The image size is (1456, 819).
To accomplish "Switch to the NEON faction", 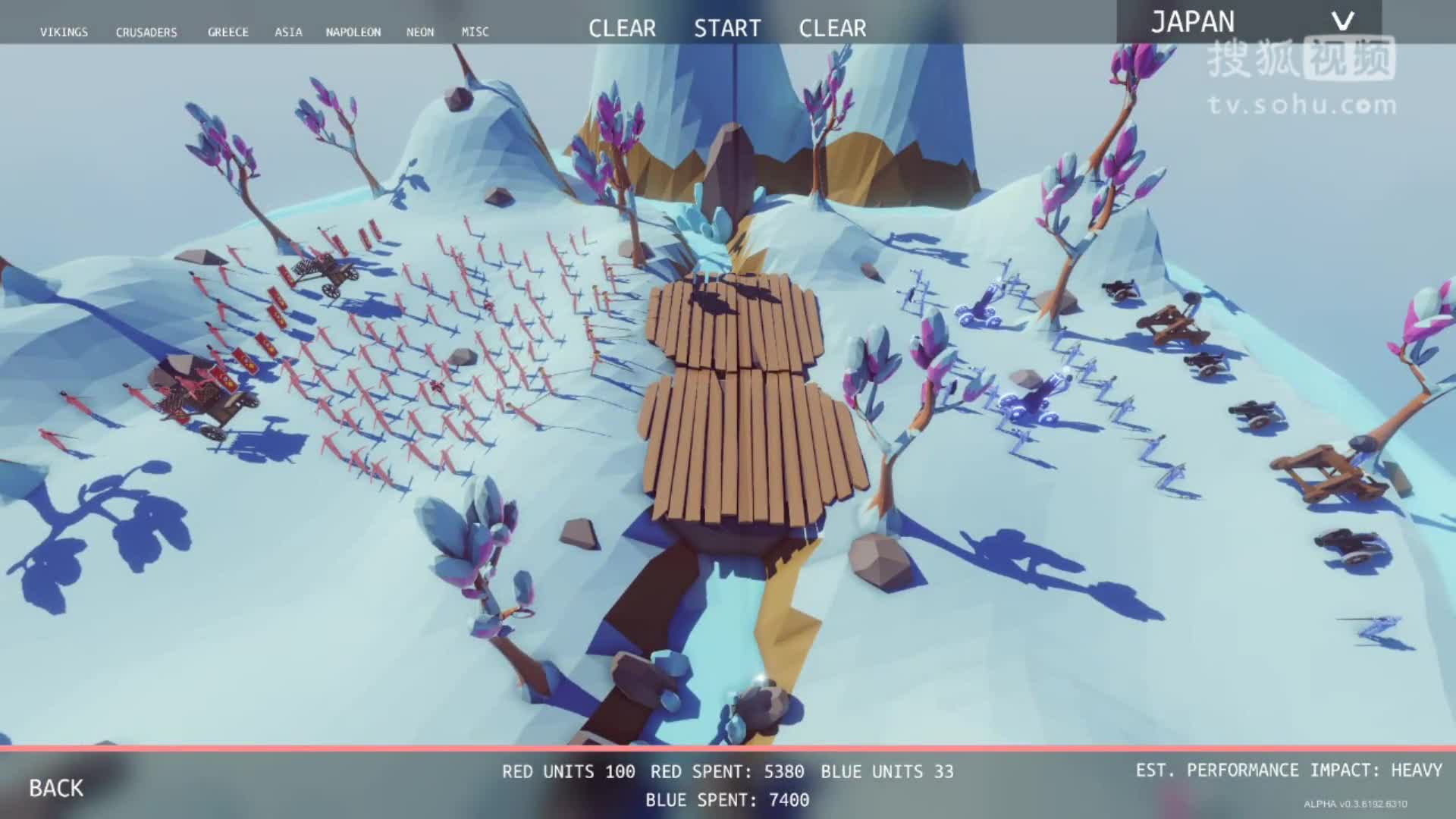I will click(420, 32).
